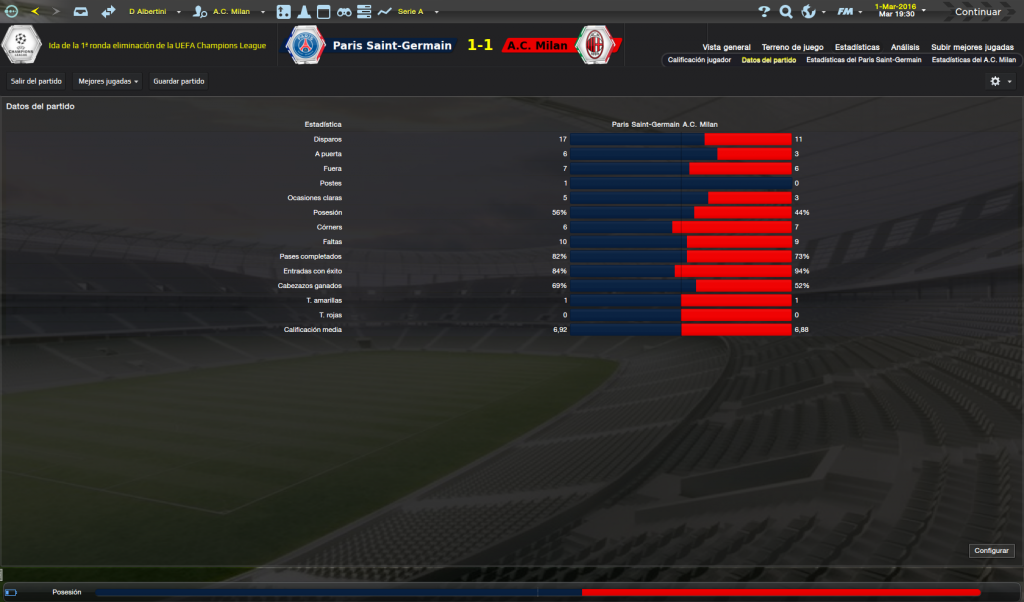
Task: Open the D Albertini manager dropdown
Action: click(x=154, y=12)
